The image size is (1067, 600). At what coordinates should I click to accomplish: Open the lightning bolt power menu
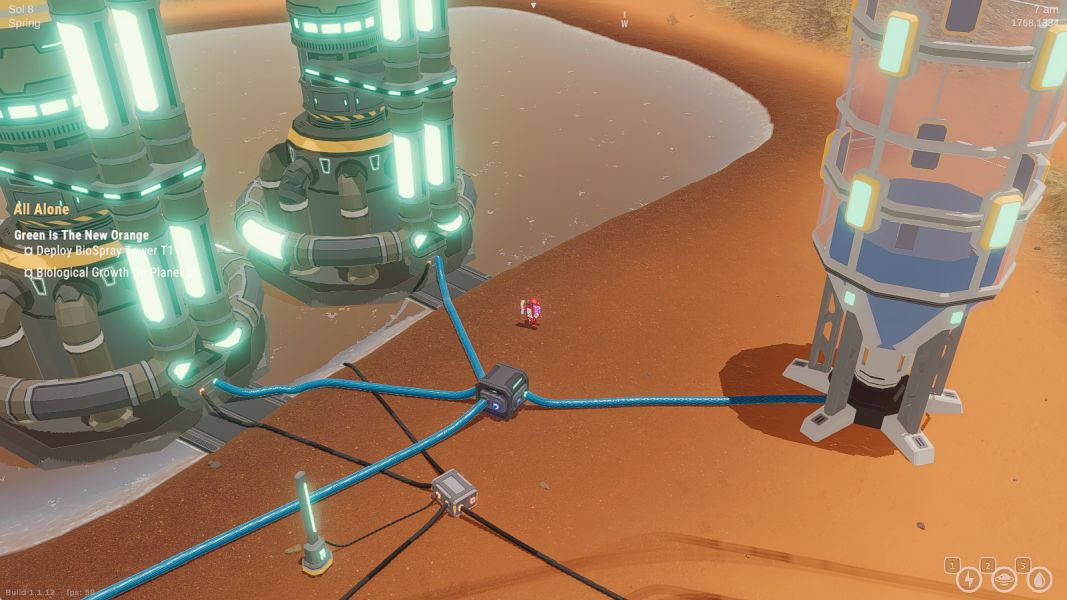pos(968,579)
